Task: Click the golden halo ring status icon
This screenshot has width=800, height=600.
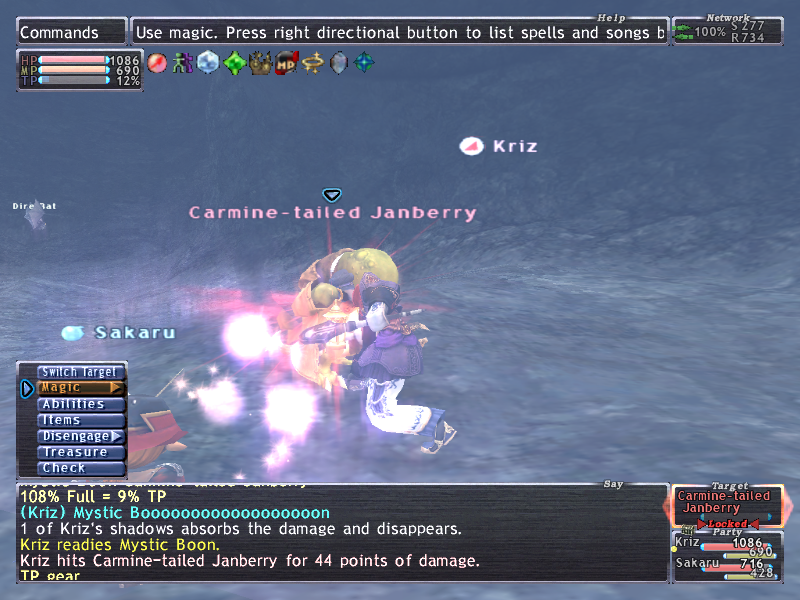Action: 313,63
